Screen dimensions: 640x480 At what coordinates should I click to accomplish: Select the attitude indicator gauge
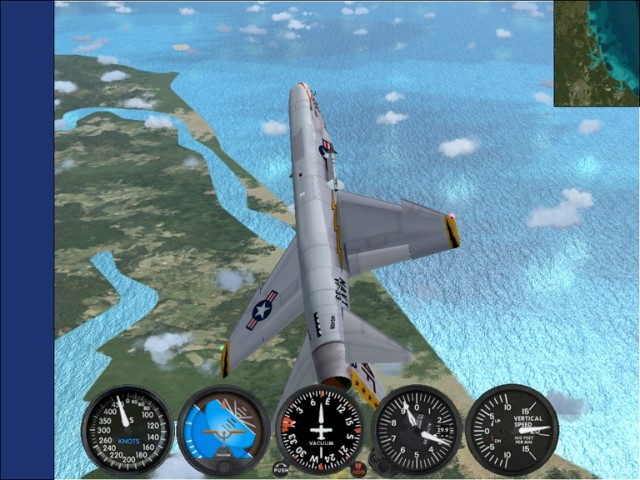(x=223, y=431)
